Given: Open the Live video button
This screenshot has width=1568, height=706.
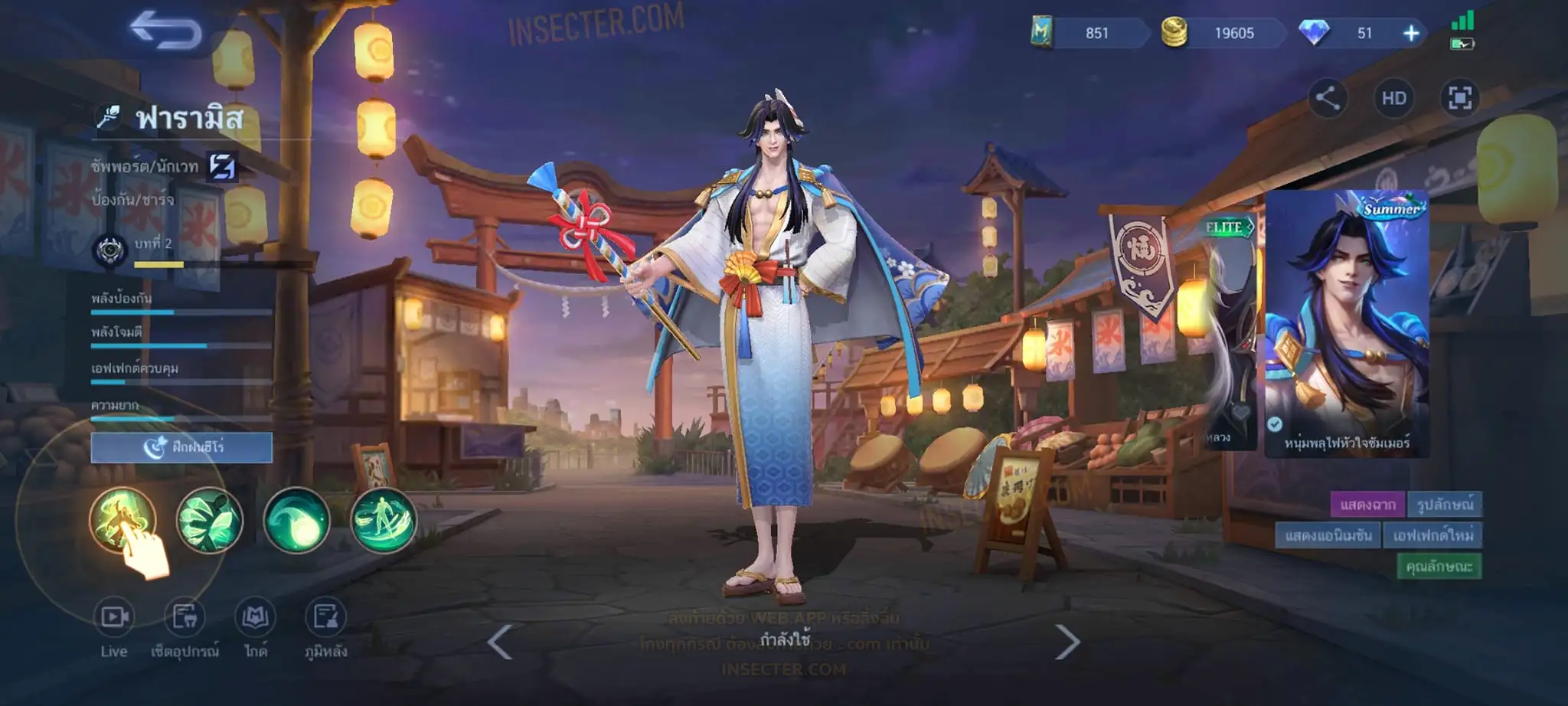Looking at the screenshot, I should pos(114,628).
